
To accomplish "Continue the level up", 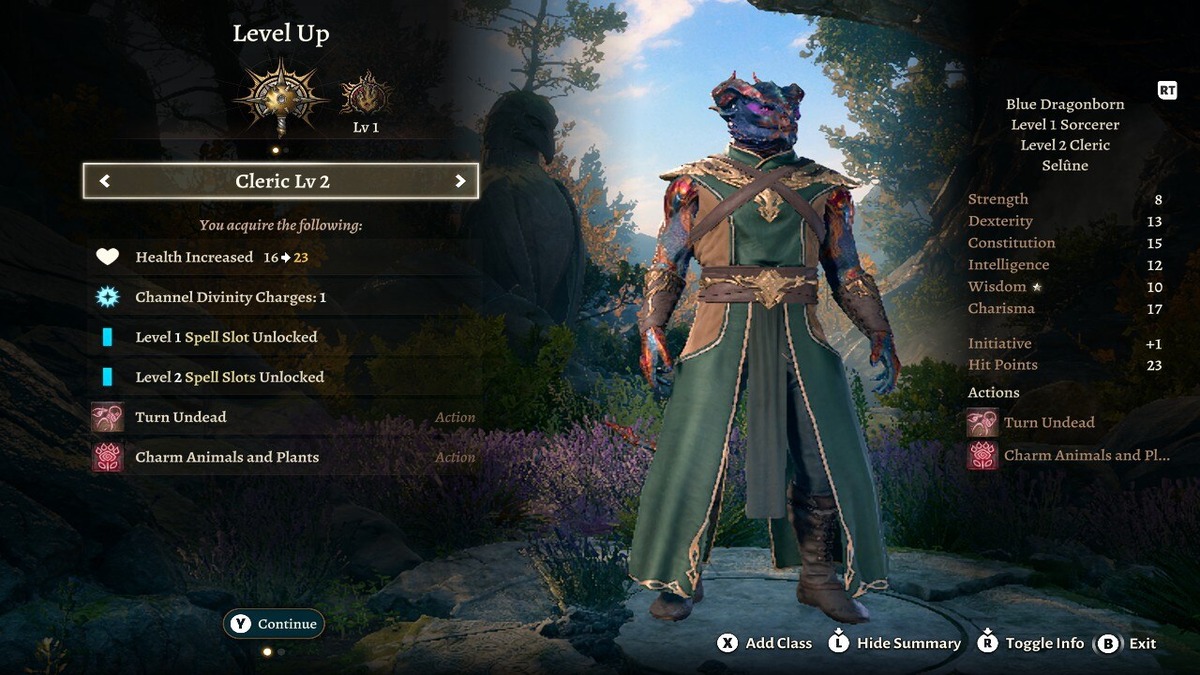I will click(x=274, y=624).
